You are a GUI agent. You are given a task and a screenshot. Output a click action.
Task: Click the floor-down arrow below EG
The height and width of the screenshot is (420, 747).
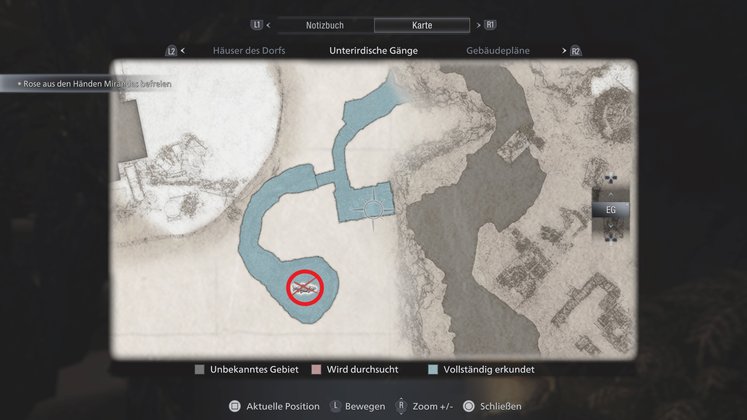[x=611, y=225]
